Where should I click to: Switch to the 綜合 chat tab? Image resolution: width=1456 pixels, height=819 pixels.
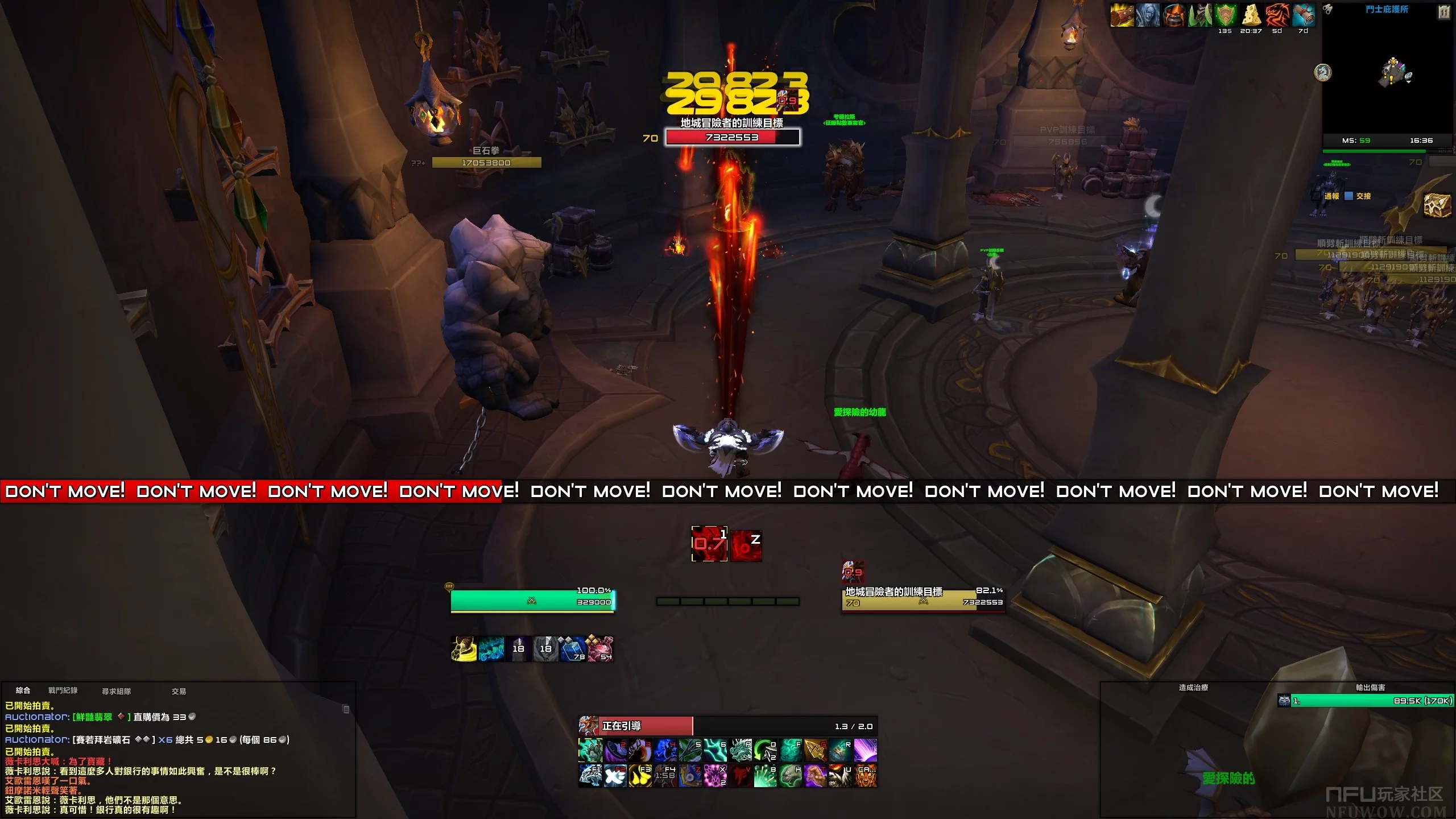click(23, 690)
